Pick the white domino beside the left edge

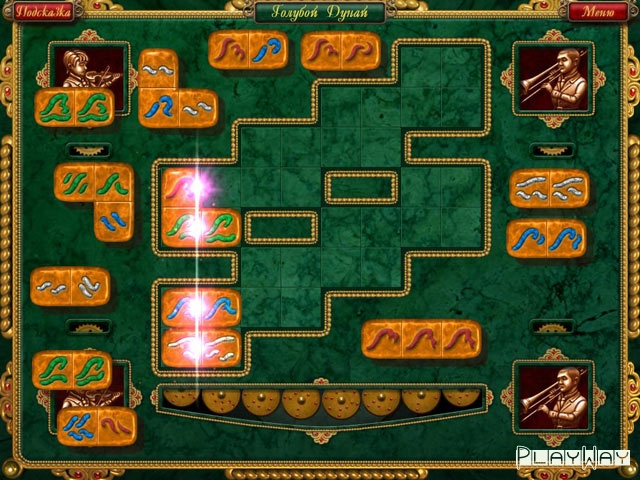point(70,287)
